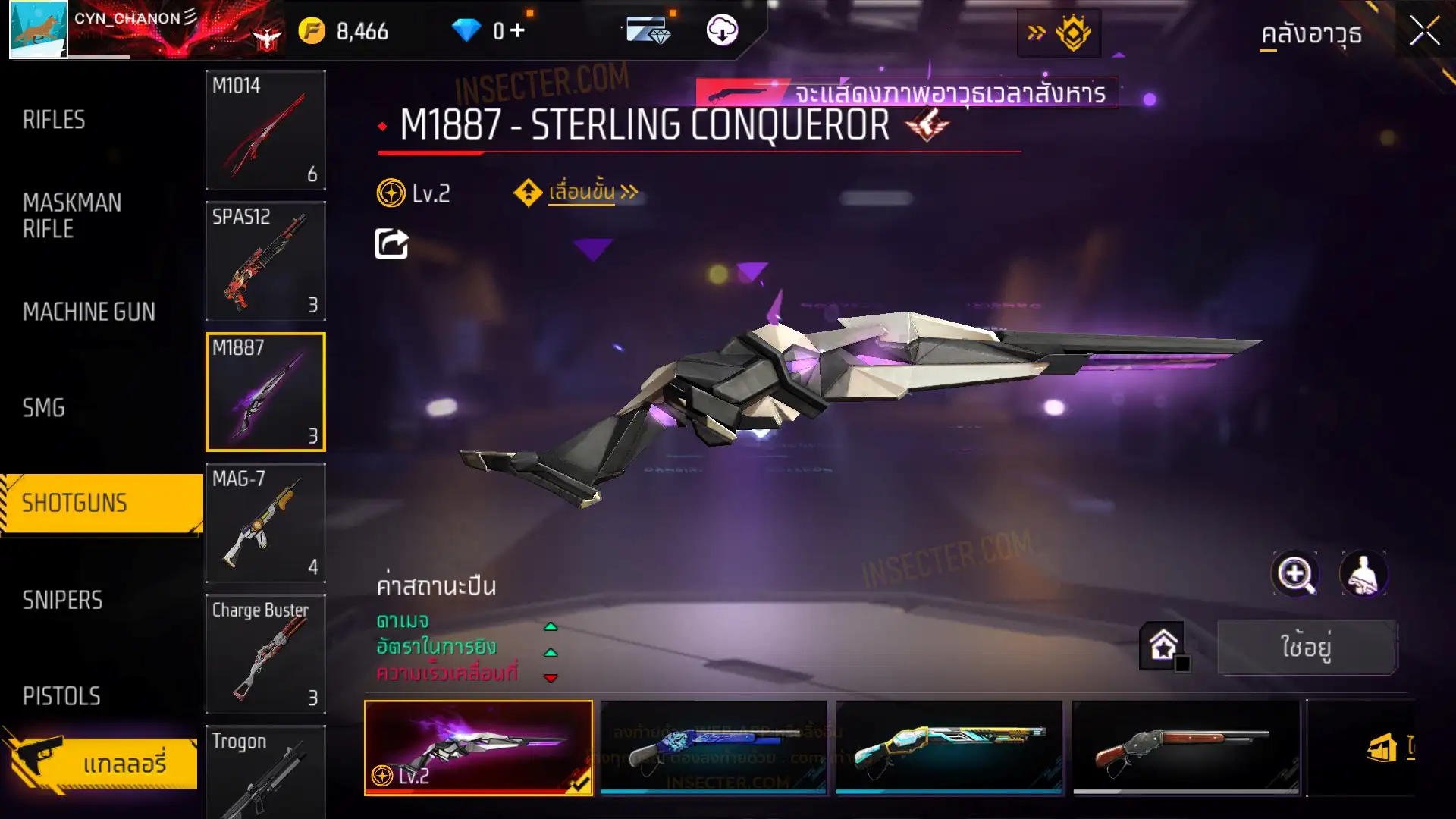Image resolution: width=1456 pixels, height=819 pixels.
Task: Choose the MAG-7 shotgun tile
Action: pos(265,523)
